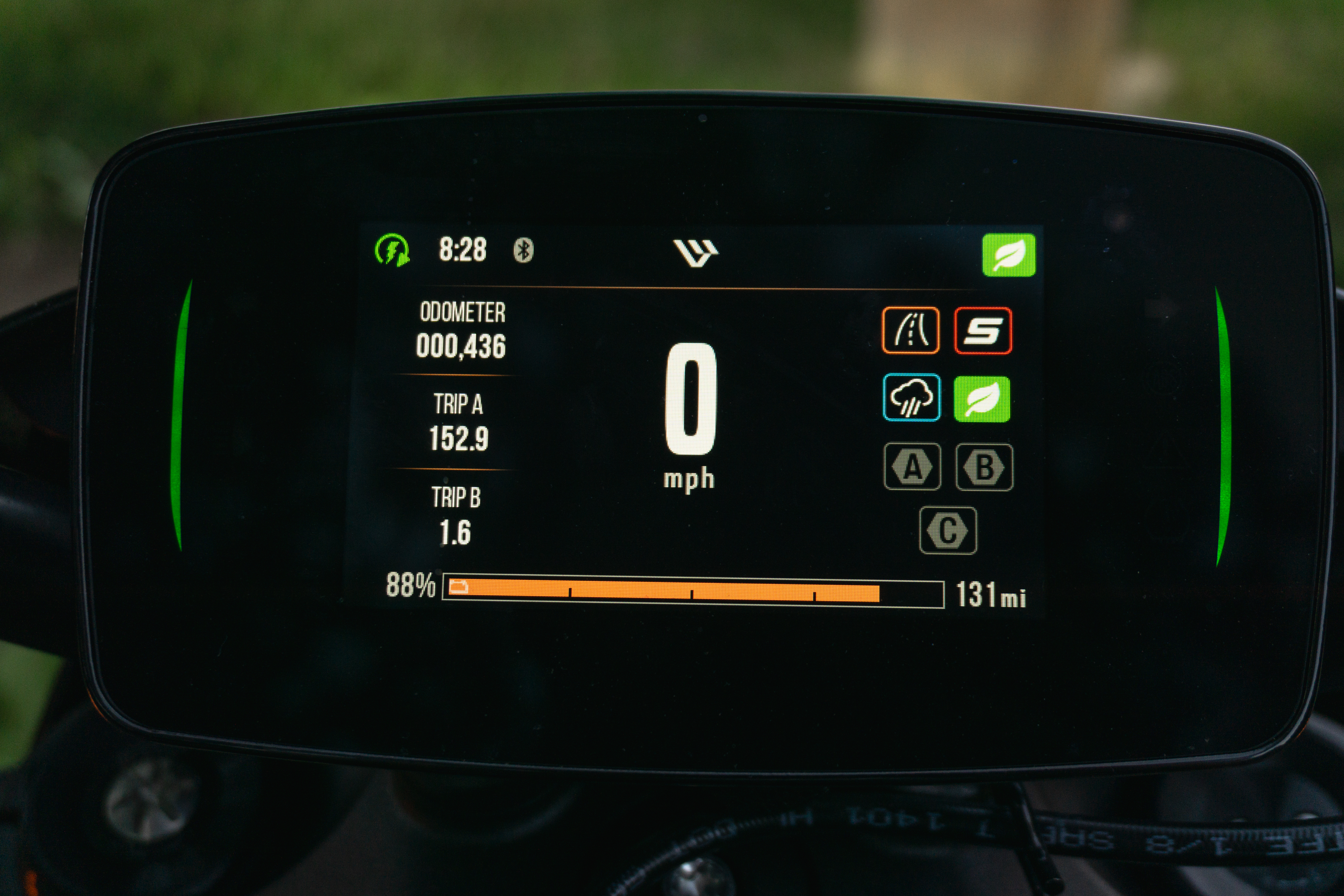Select custom ride mode B
This screenshot has width=1344, height=896.
[x=984, y=467]
